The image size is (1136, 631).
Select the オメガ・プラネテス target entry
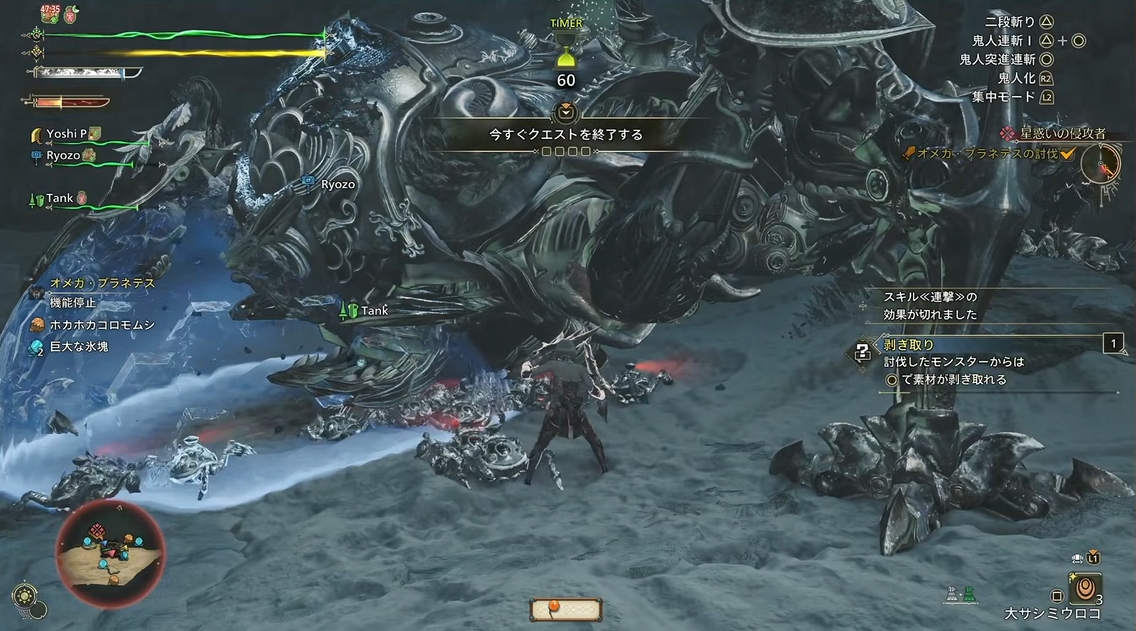coord(102,283)
